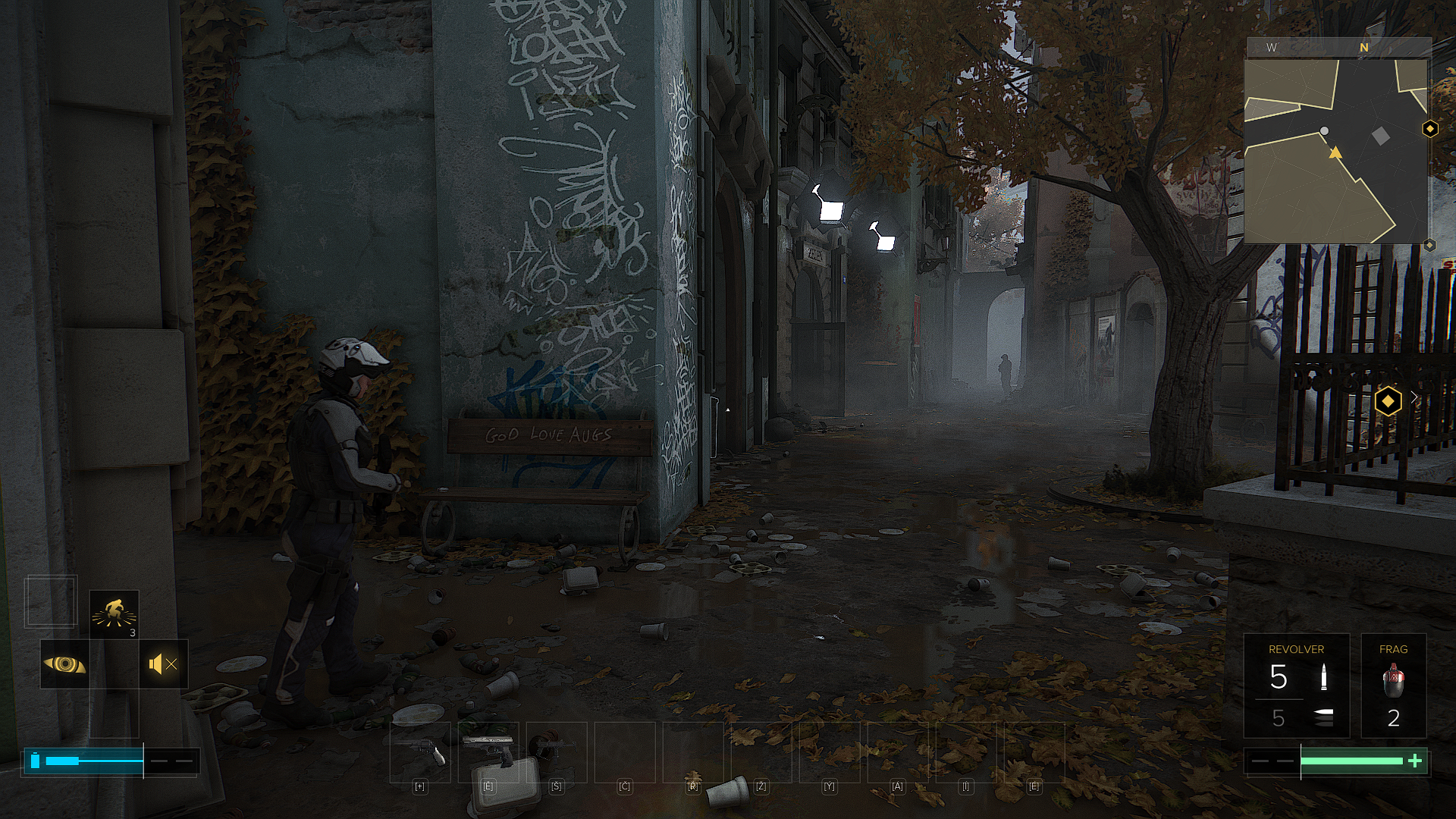Open the minimap
Image resolution: width=1456 pixels, height=819 pixels.
(1335, 152)
